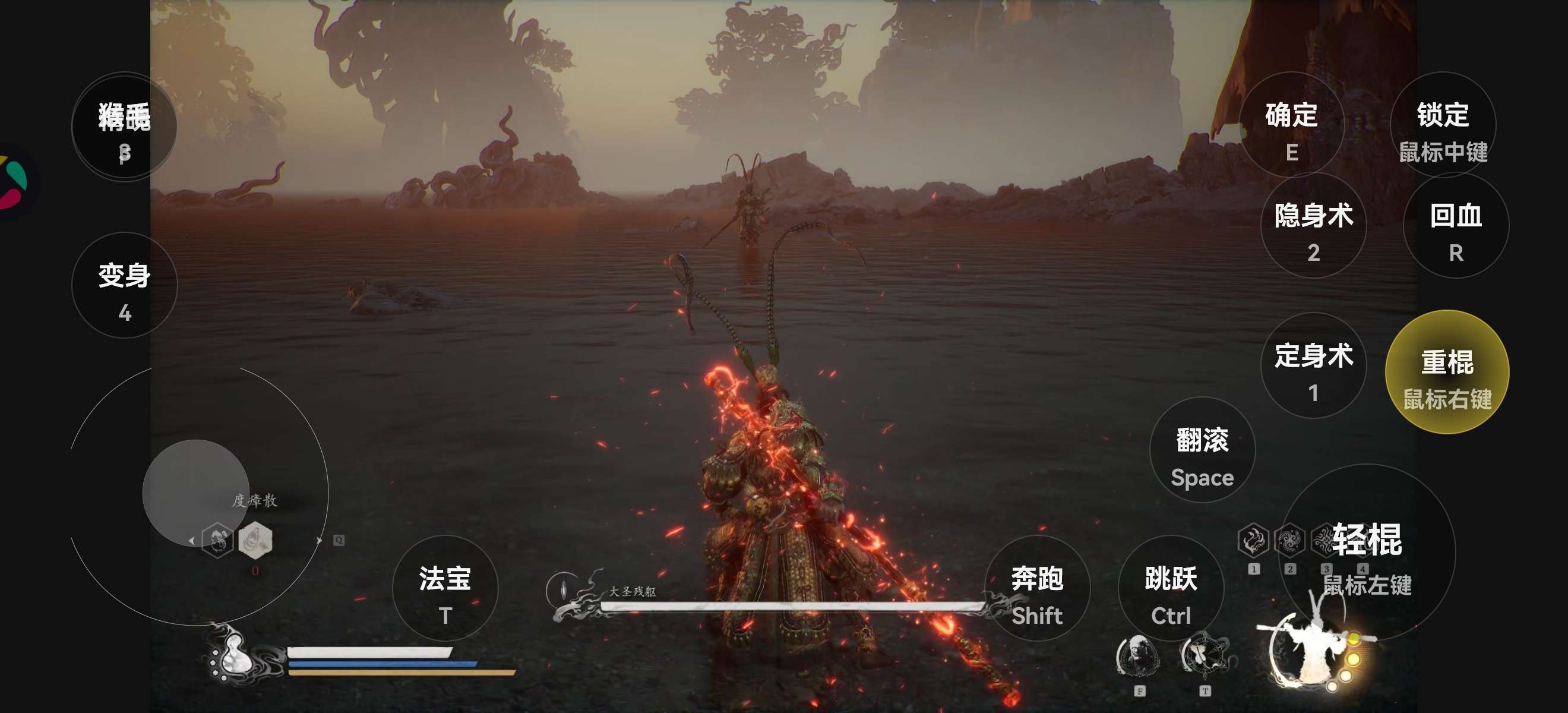The height and width of the screenshot is (713, 1568).
Task: Select the 度瘴散 quick item slot
Action: pyautogui.click(x=255, y=540)
